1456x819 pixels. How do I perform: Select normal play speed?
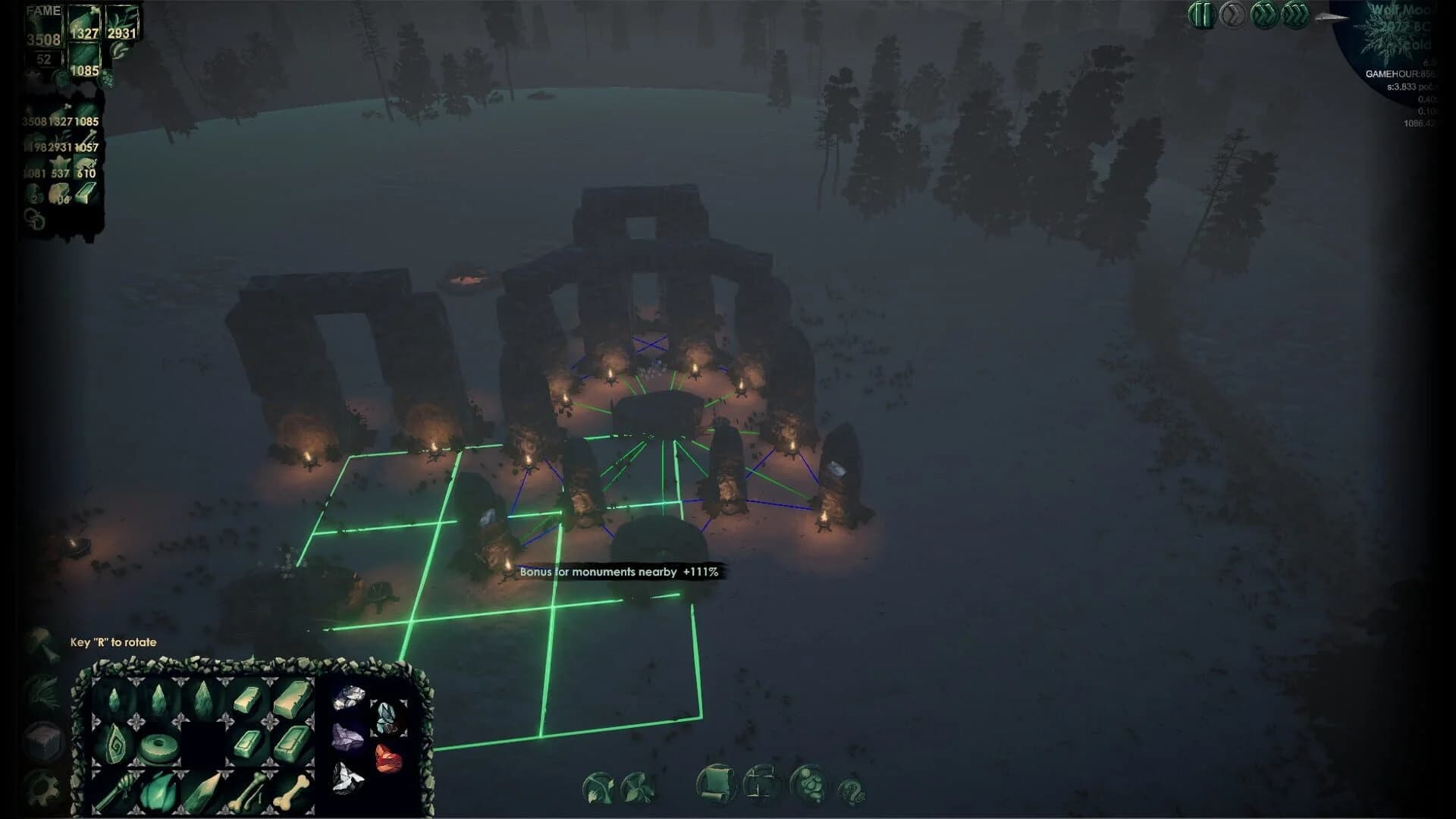(1232, 14)
